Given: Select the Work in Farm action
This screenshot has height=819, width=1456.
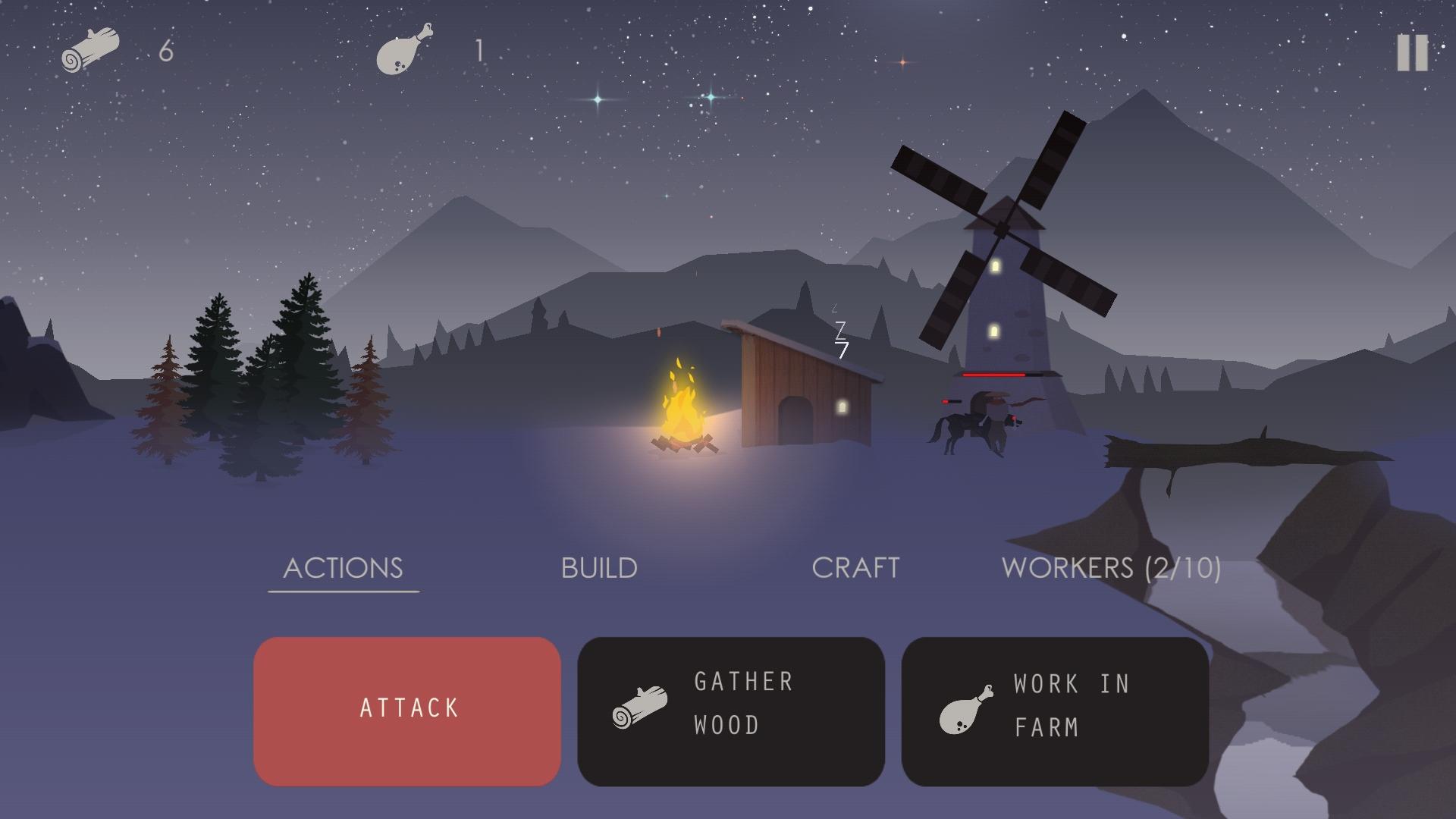Looking at the screenshot, I should click(x=1055, y=711).
